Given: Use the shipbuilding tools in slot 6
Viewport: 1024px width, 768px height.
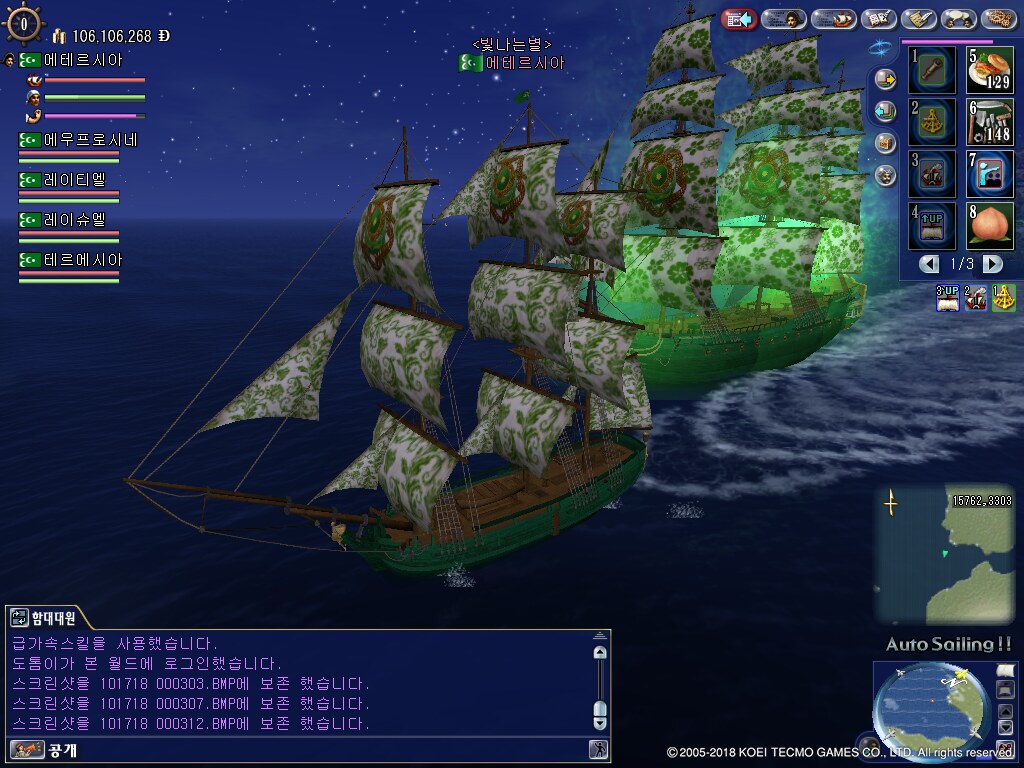Looking at the screenshot, I should click(x=989, y=121).
